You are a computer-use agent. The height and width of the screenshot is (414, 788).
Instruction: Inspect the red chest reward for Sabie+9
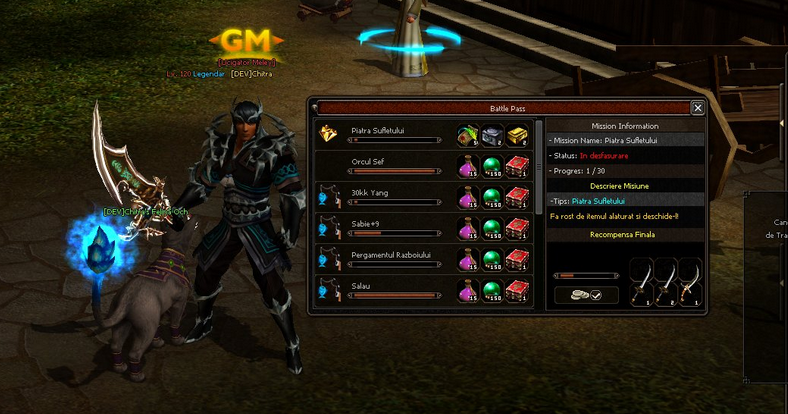516,229
